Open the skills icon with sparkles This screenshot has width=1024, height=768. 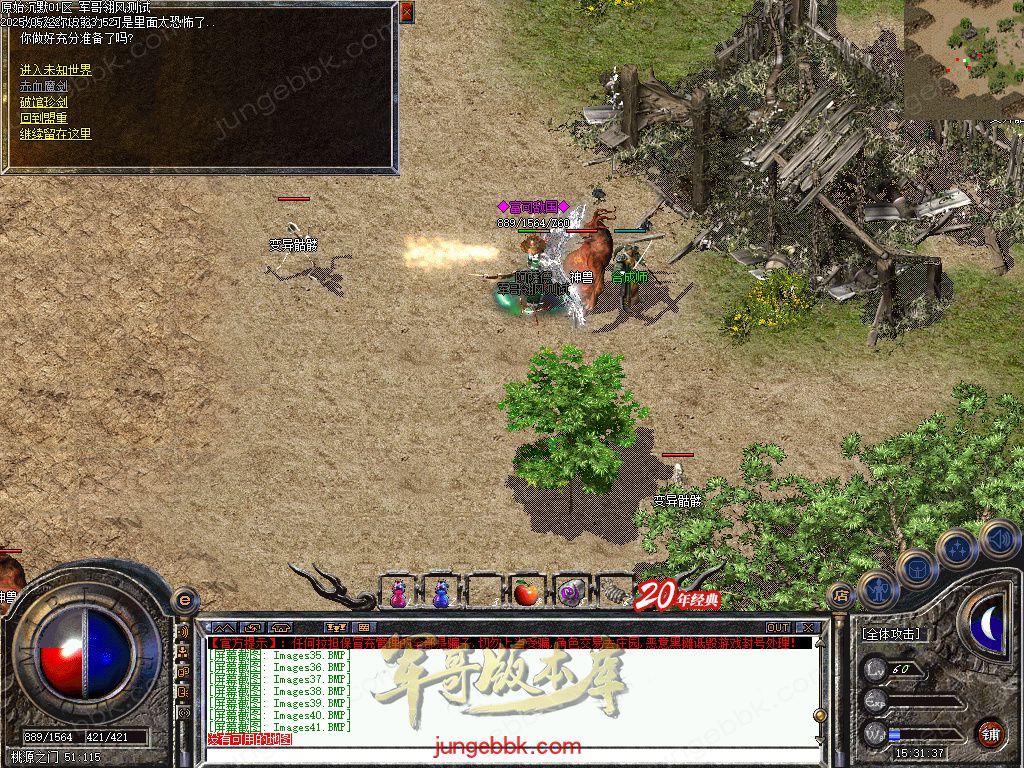coord(957,548)
